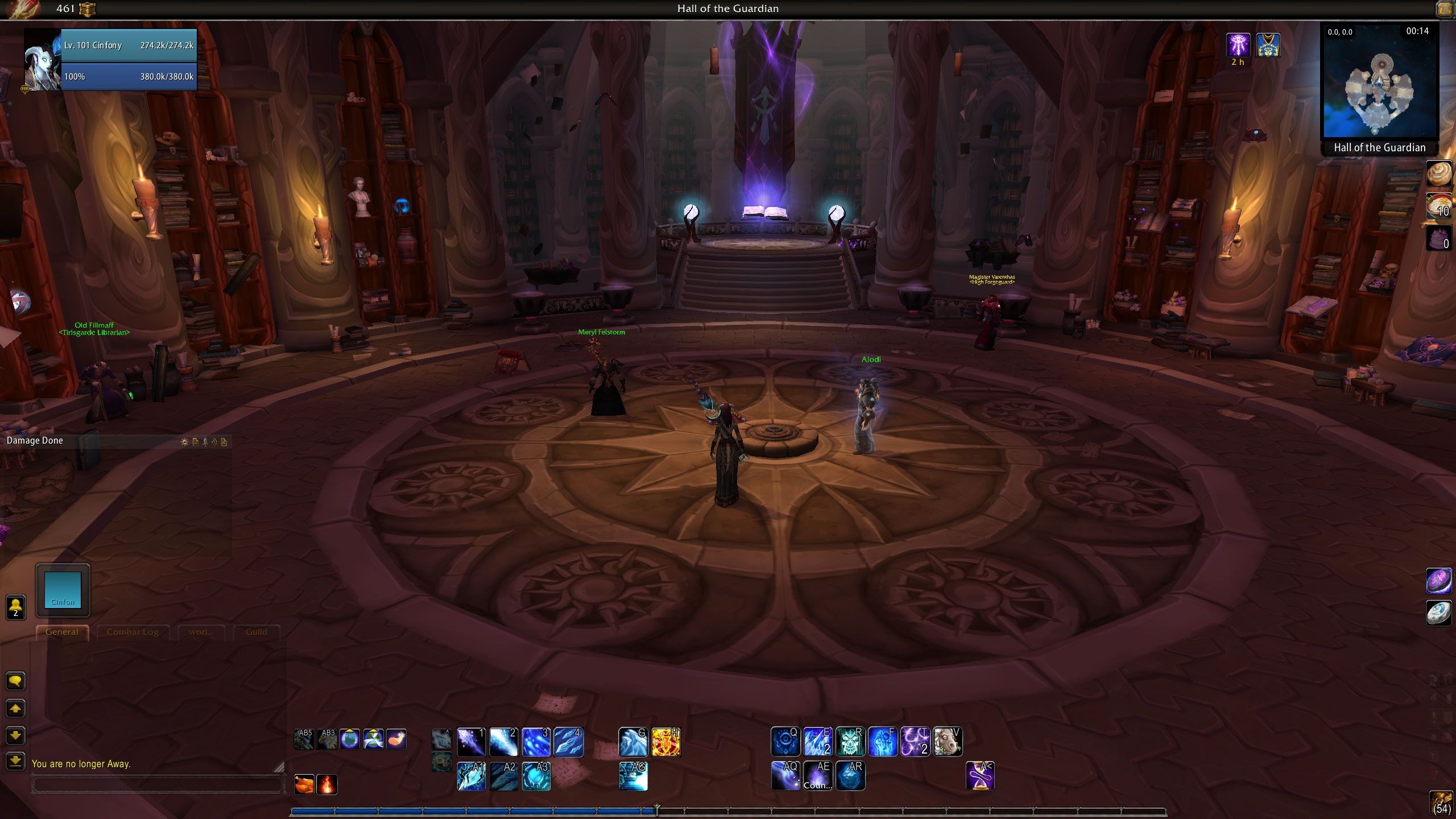
Task: Open the chat menu speech bubble button
Action: tap(15, 681)
